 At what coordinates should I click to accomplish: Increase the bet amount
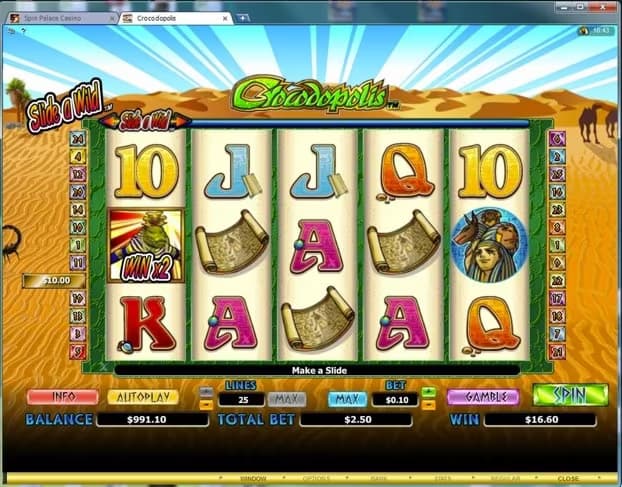point(428,392)
